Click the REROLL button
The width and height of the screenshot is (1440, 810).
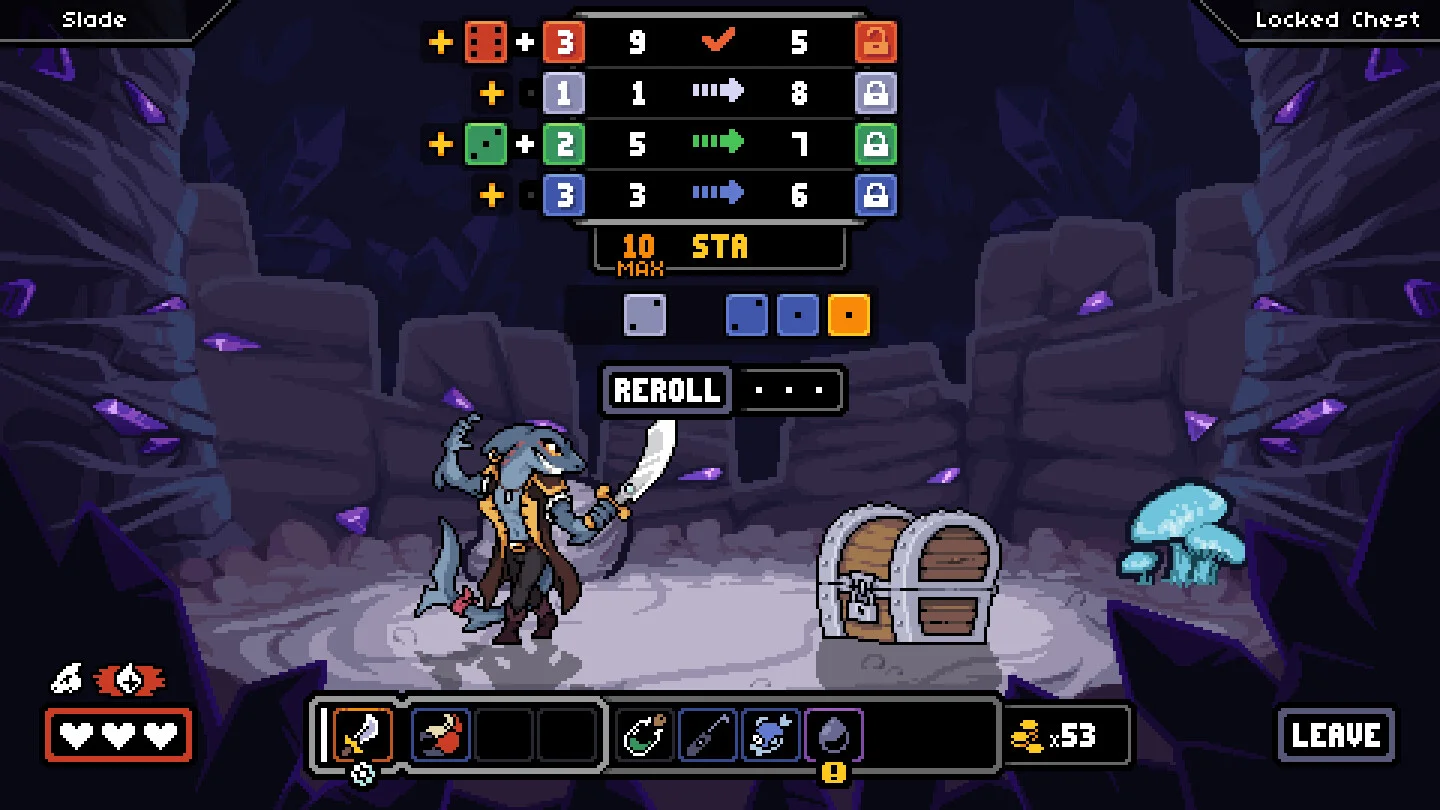click(x=667, y=390)
